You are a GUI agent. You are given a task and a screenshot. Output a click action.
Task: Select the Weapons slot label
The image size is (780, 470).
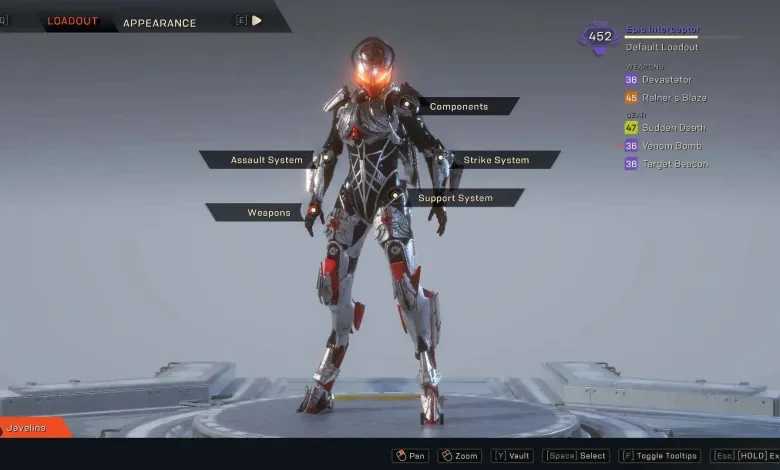pos(268,212)
